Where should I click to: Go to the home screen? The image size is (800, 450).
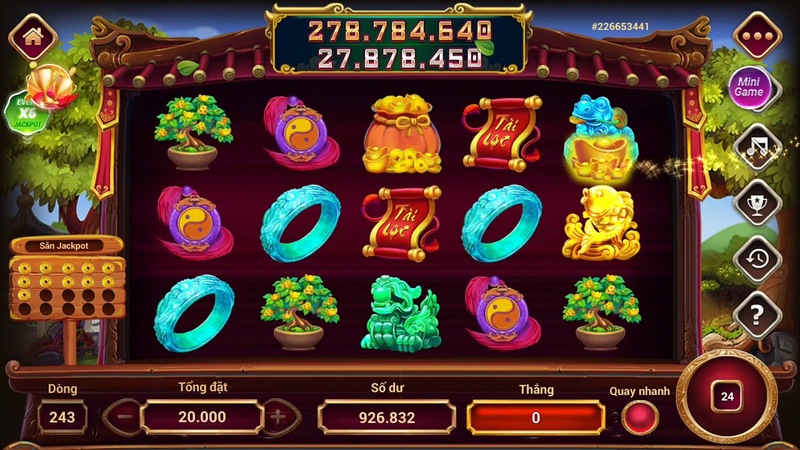[32, 38]
